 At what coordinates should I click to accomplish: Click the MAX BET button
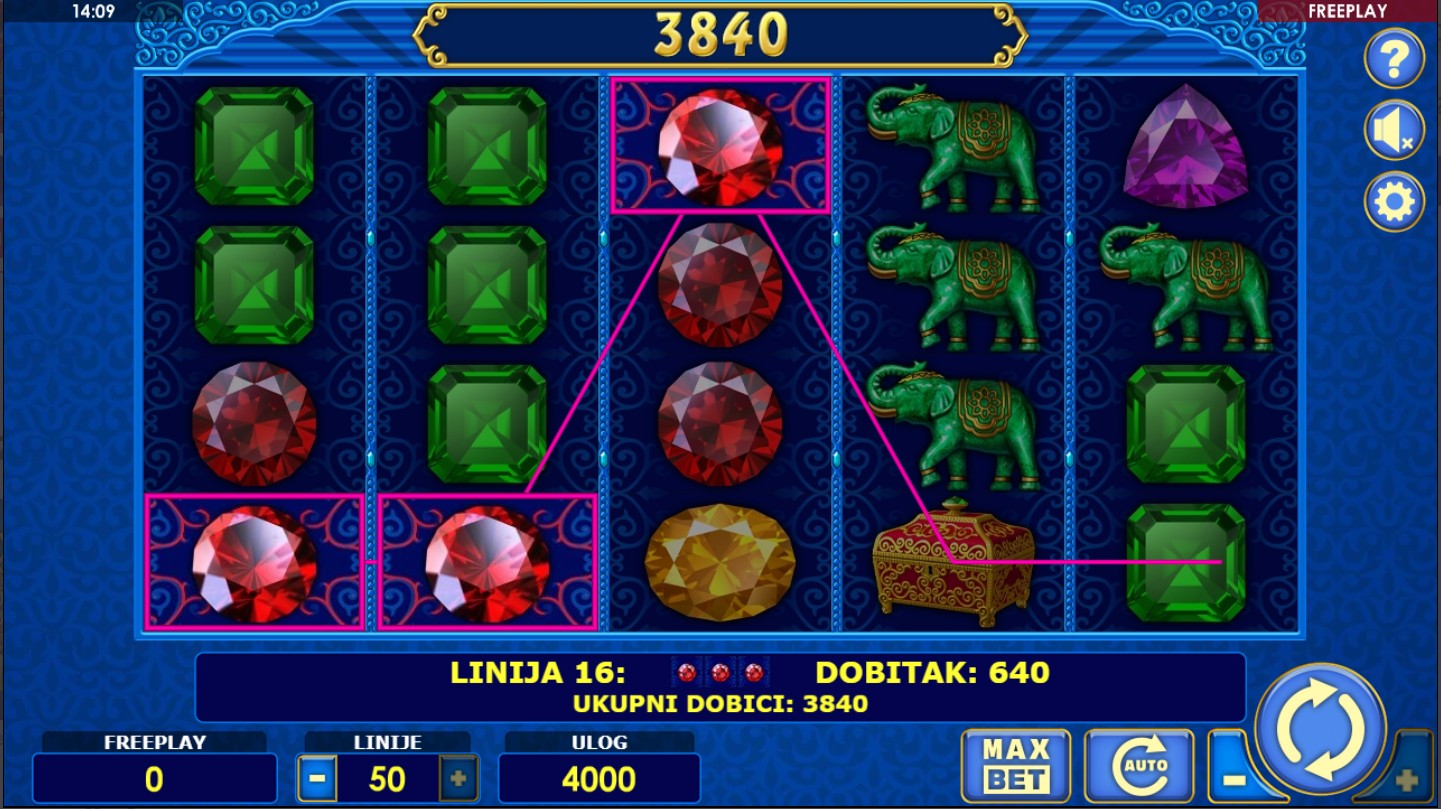pyautogui.click(x=1015, y=766)
